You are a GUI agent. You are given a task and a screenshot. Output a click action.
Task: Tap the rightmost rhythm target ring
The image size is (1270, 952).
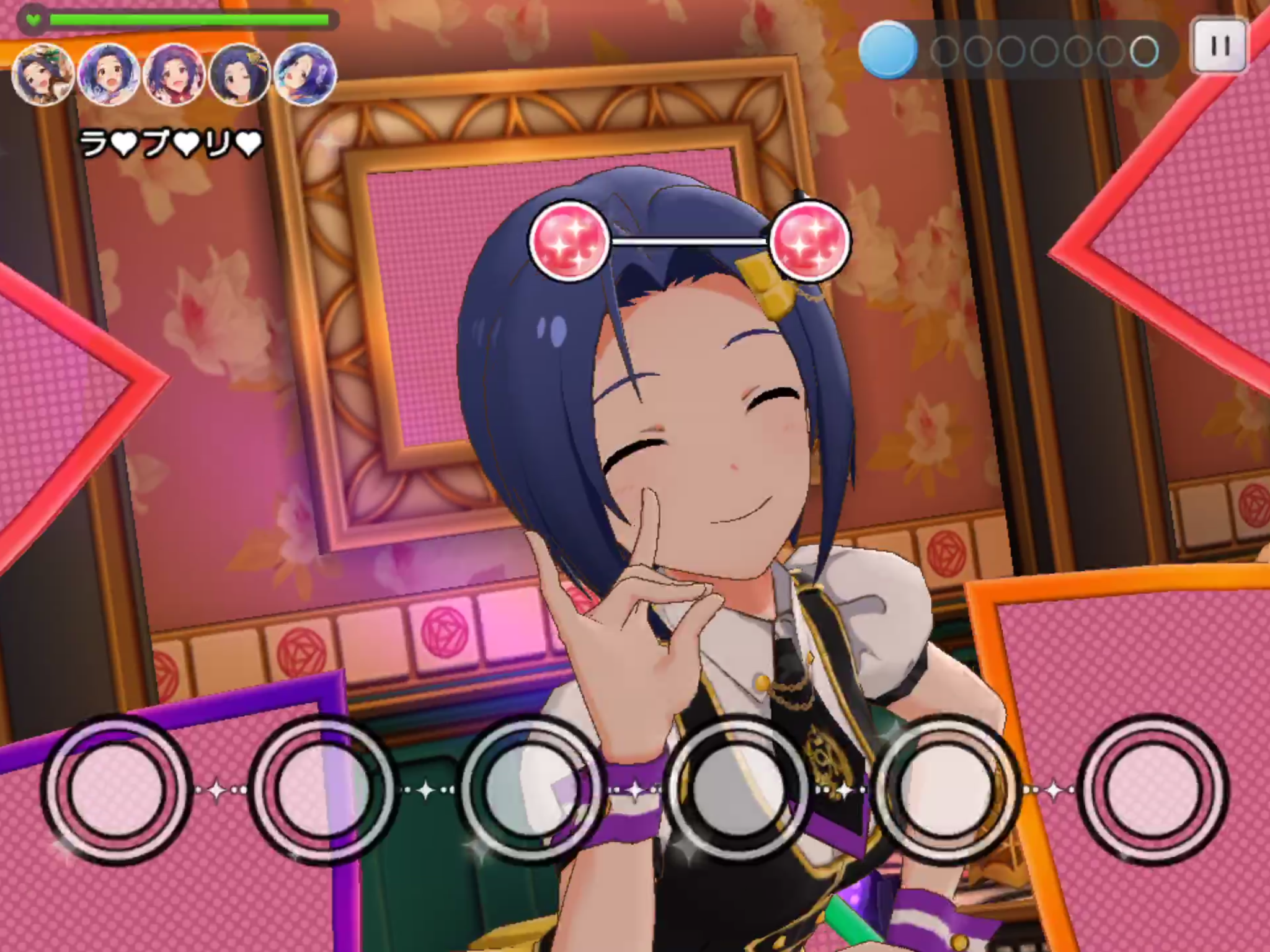[1153, 789]
